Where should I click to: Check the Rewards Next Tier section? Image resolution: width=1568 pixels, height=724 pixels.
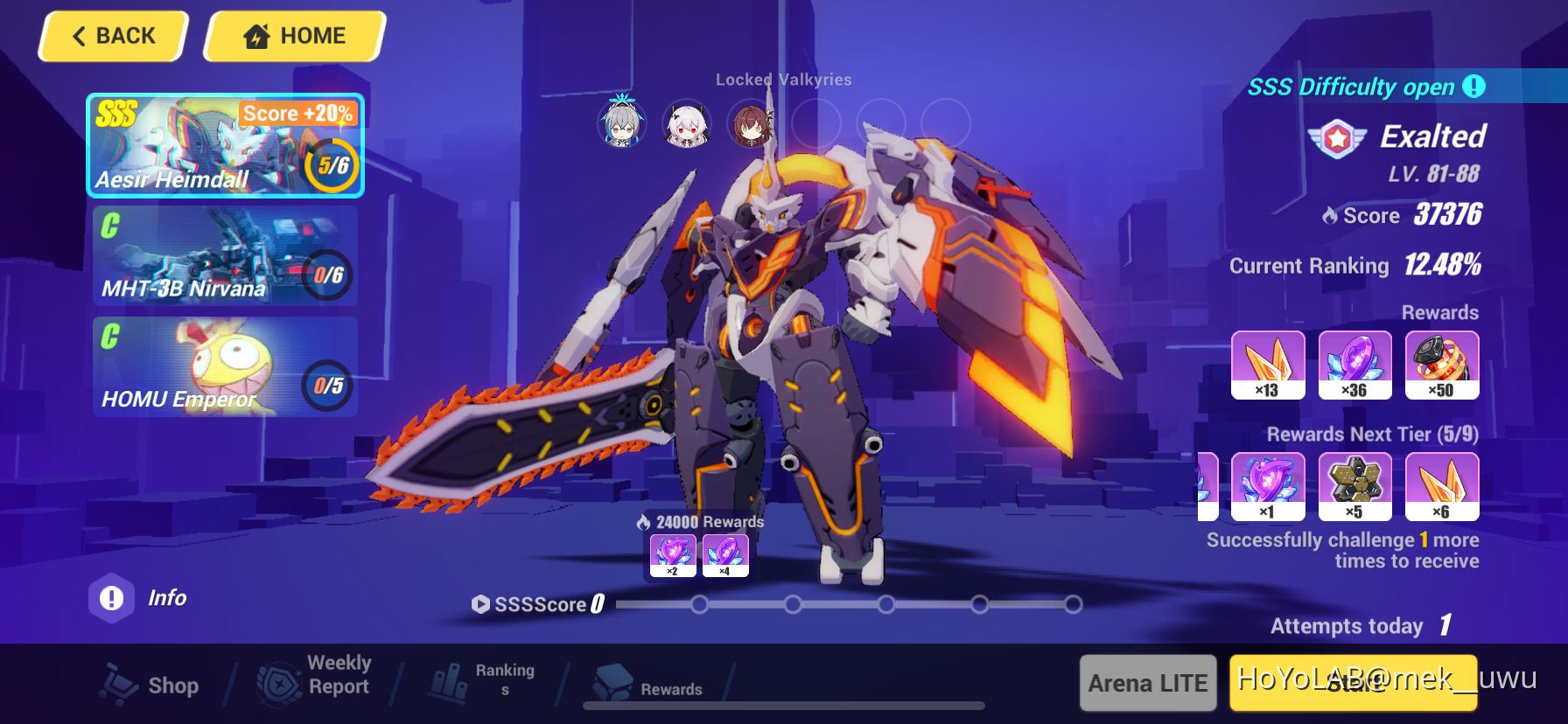tap(1373, 434)
